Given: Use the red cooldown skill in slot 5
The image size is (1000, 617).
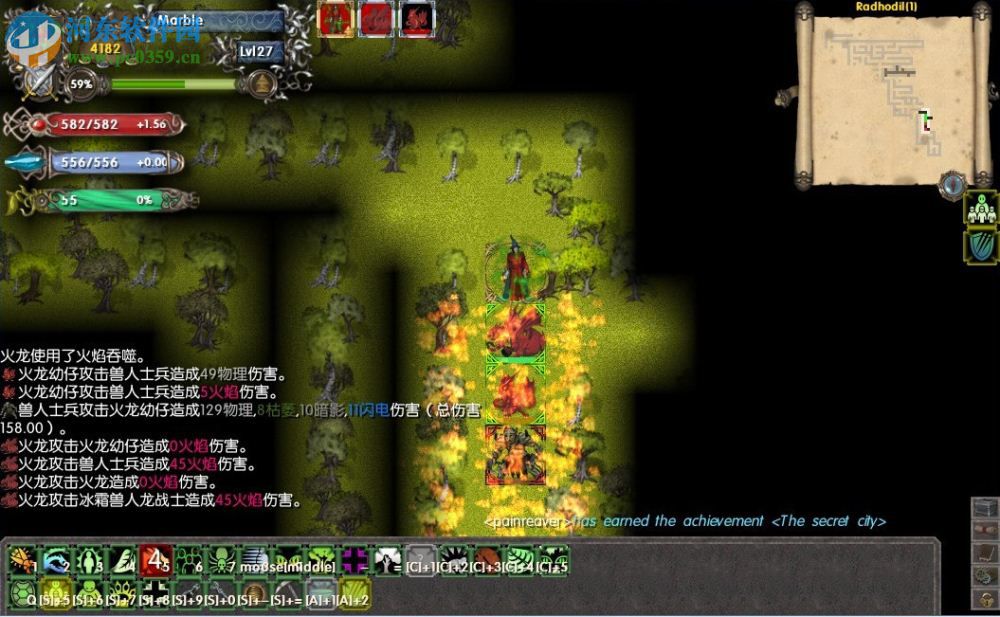Looking at the screenshot, I should click(155, 560).
